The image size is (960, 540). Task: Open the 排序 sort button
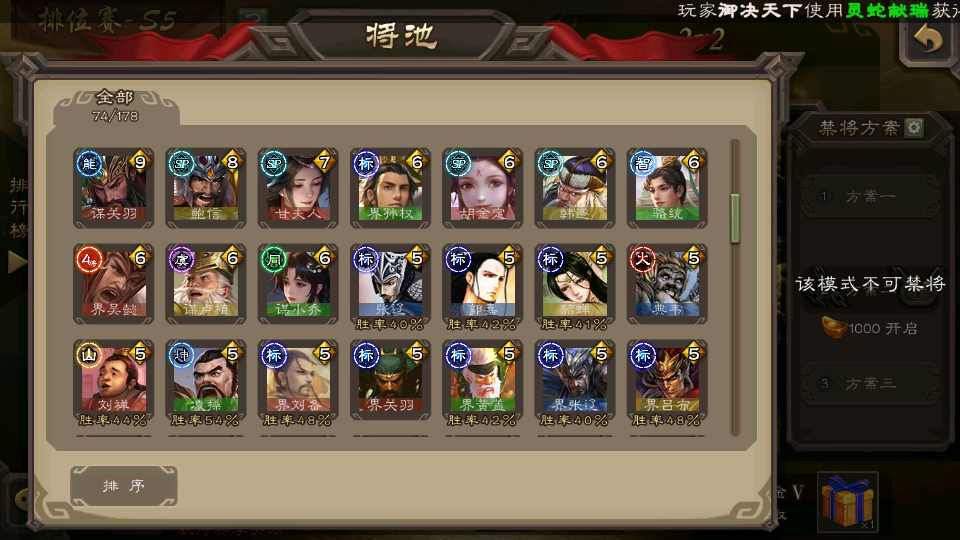[124, 486]
